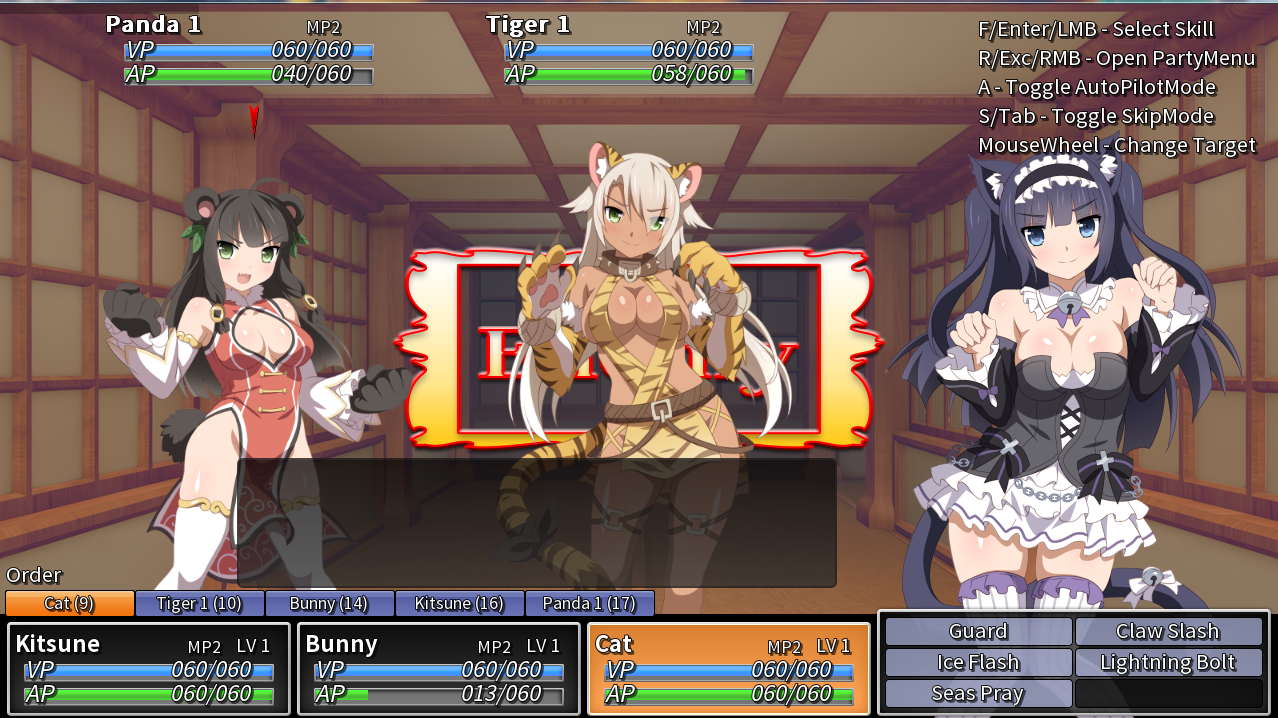Click Cat (9) in the turn order
The height and width of the screenshot is (718, 1278).
[70, 603]
